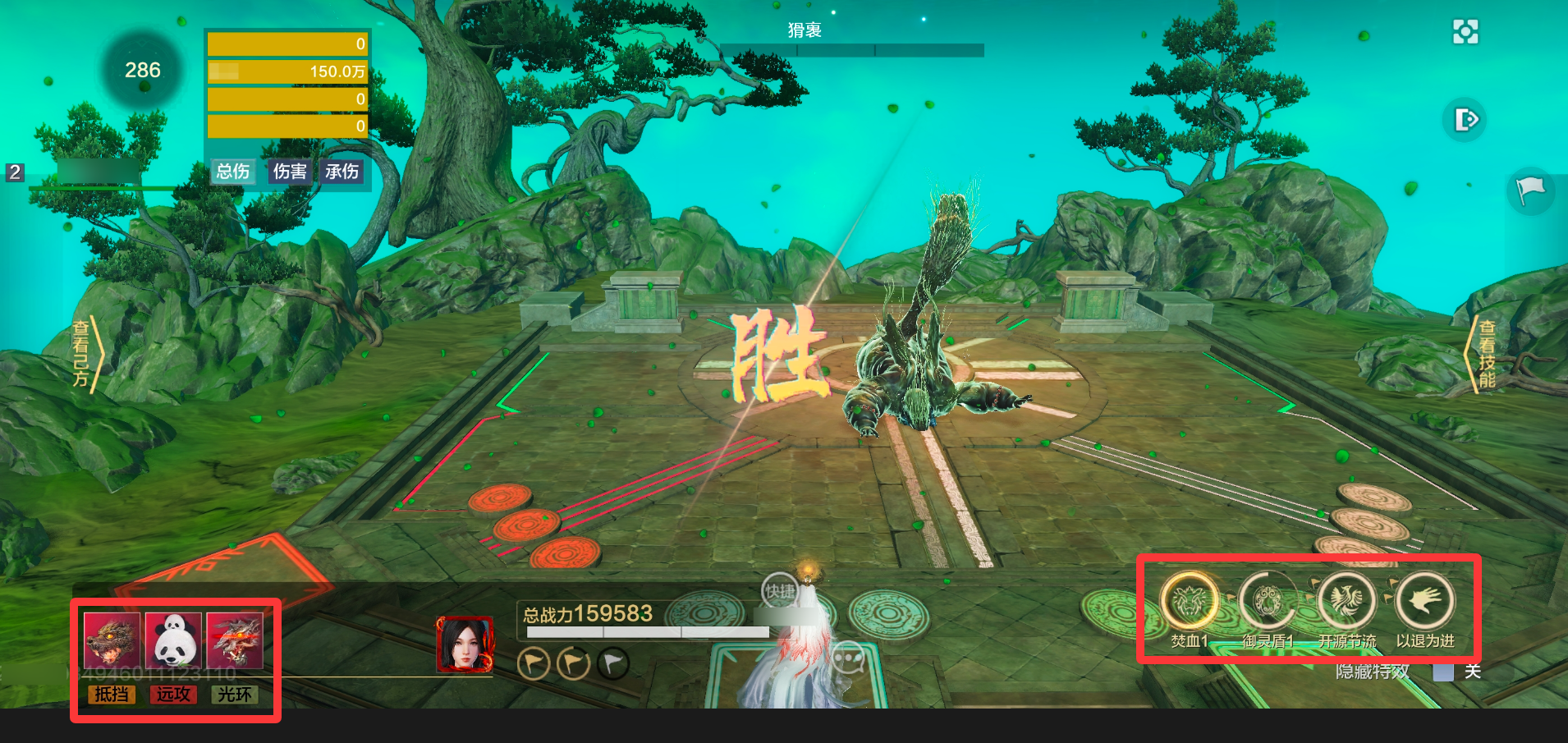Switch to the 总伤 damage tab
This screenshot has width=1568, height=743.
tap(233, 172)
